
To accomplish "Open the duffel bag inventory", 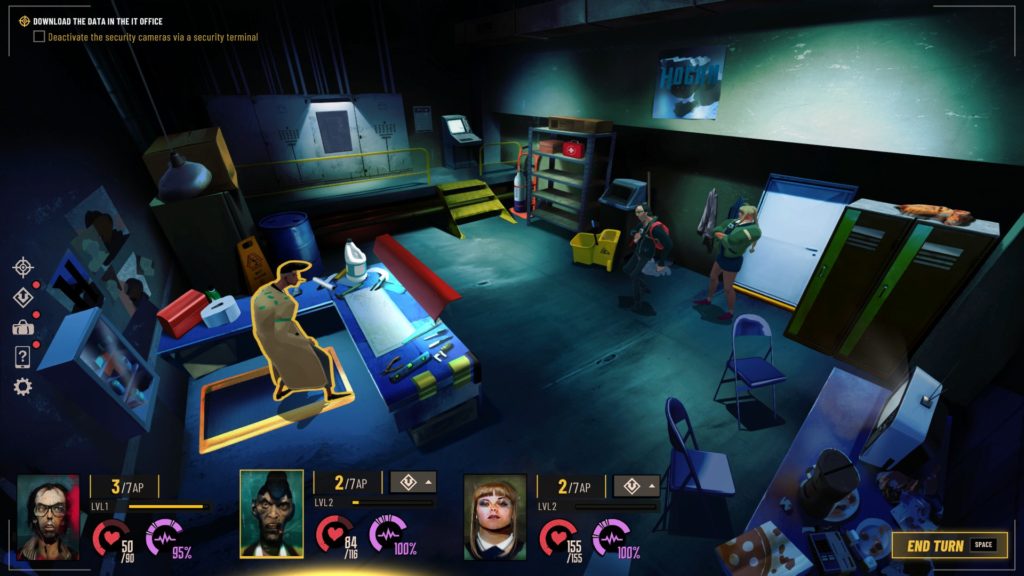I will (x=23, y=327).
